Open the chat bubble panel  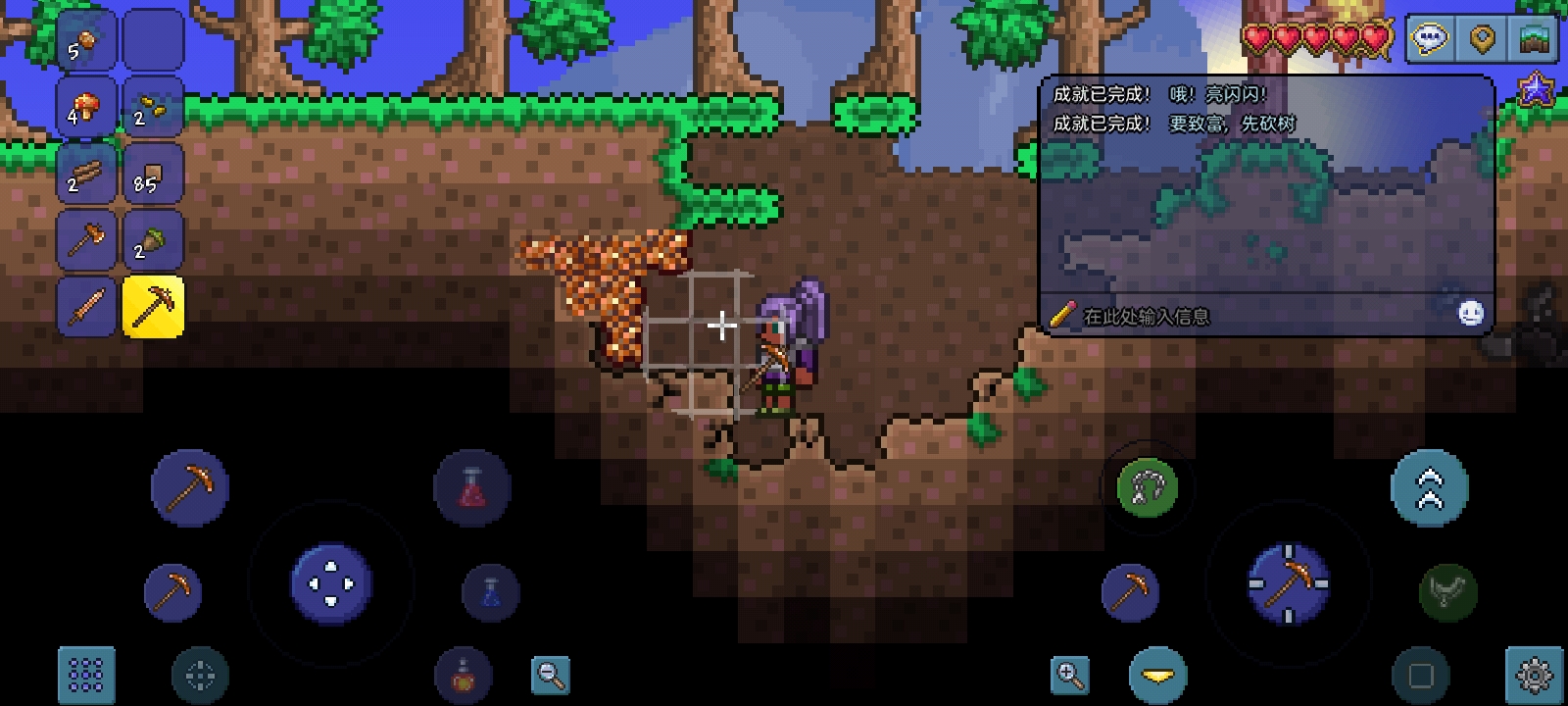tap(1429, 40)
